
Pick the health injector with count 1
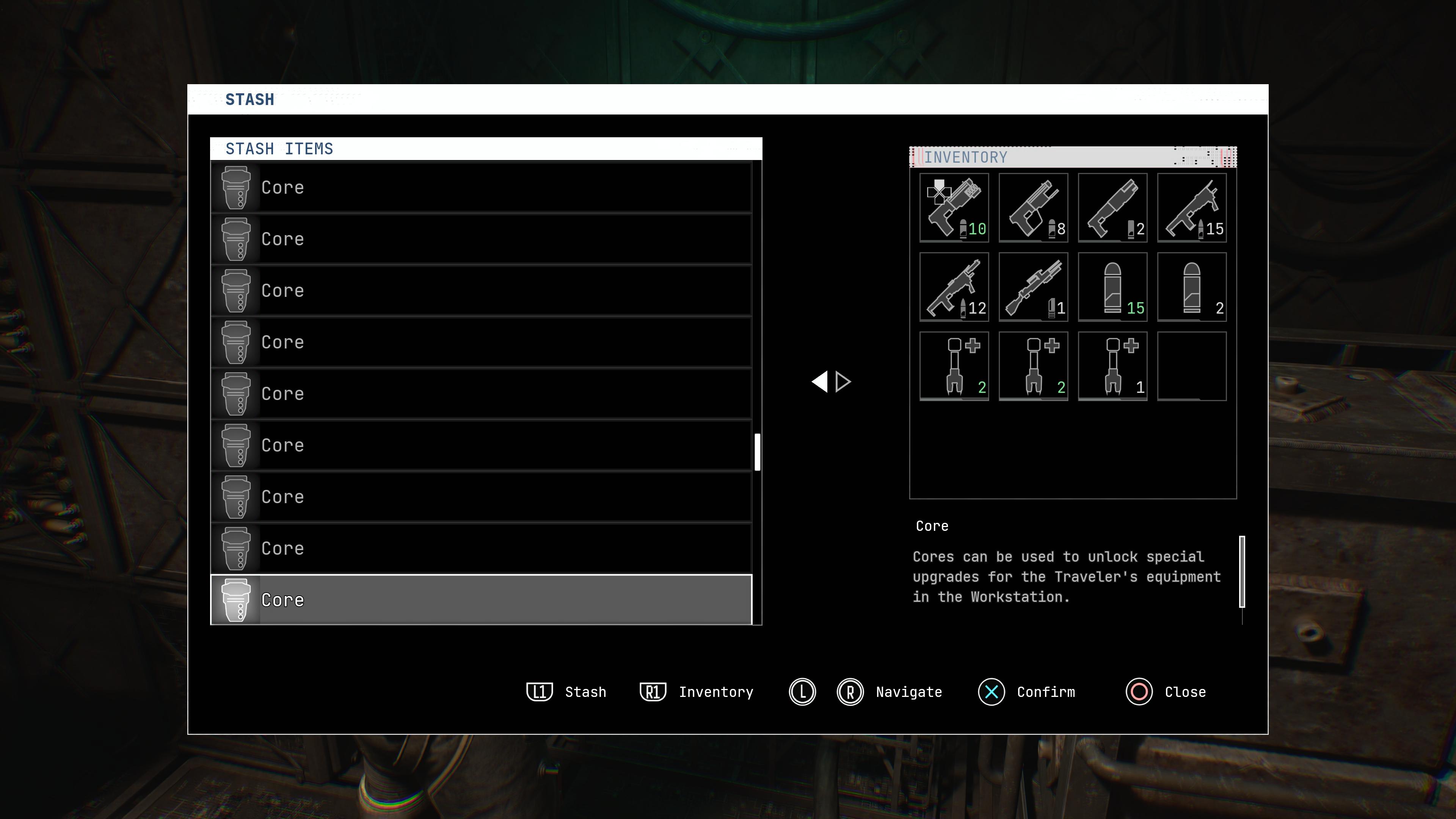[x=1112, y=366]
